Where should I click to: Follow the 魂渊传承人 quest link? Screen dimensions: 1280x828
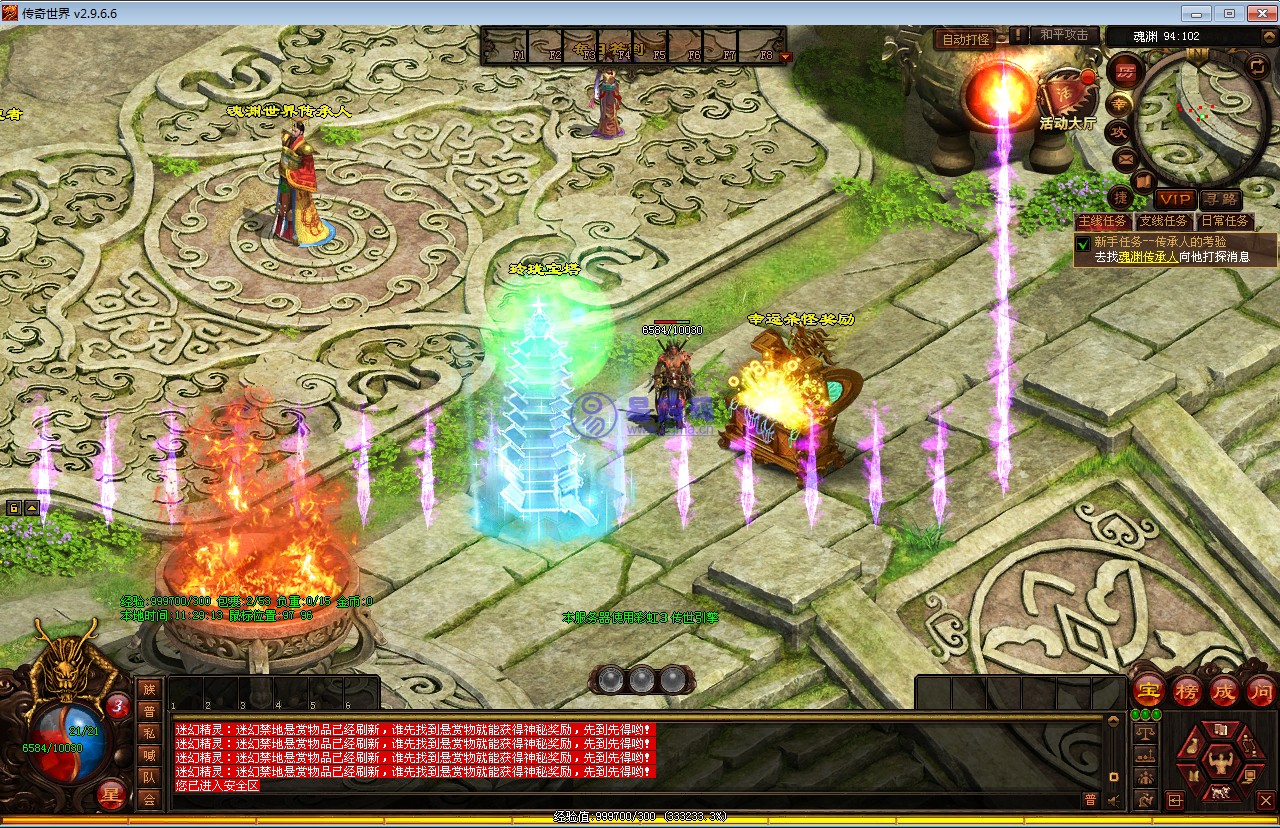tap(1147, 257)
